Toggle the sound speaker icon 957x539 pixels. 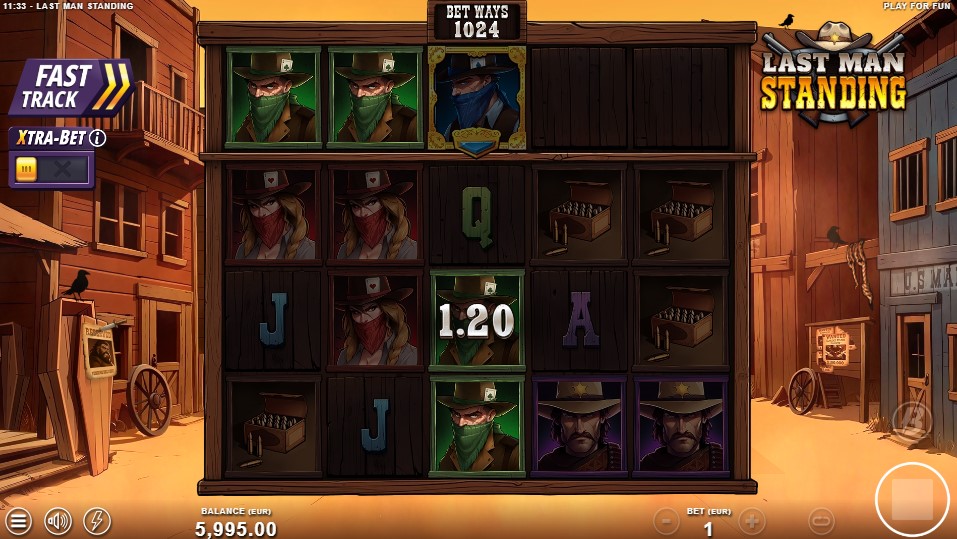(58, 520)
